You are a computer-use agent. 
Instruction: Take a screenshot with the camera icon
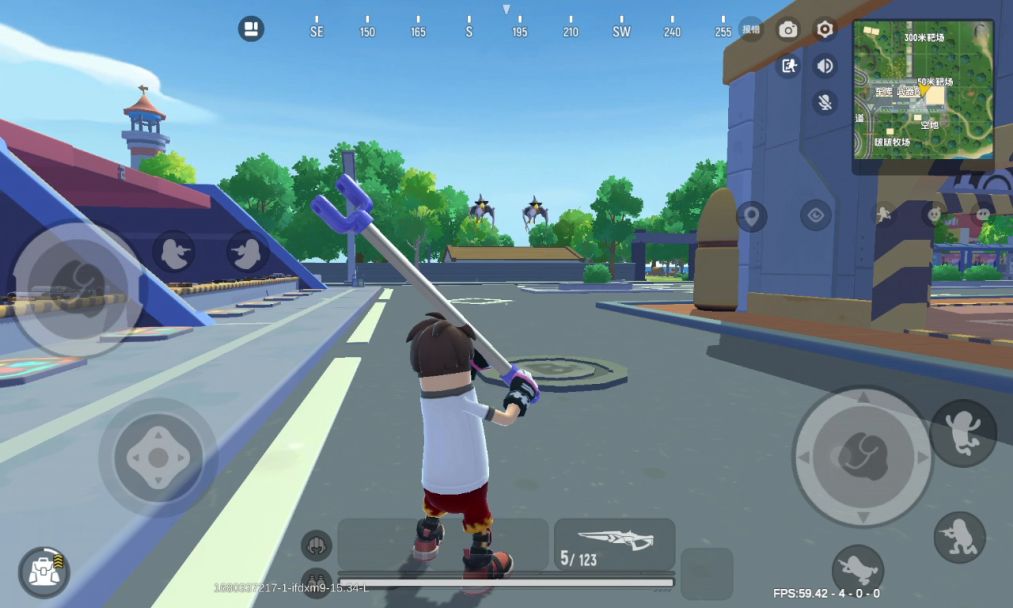click(x=788, y=29)
